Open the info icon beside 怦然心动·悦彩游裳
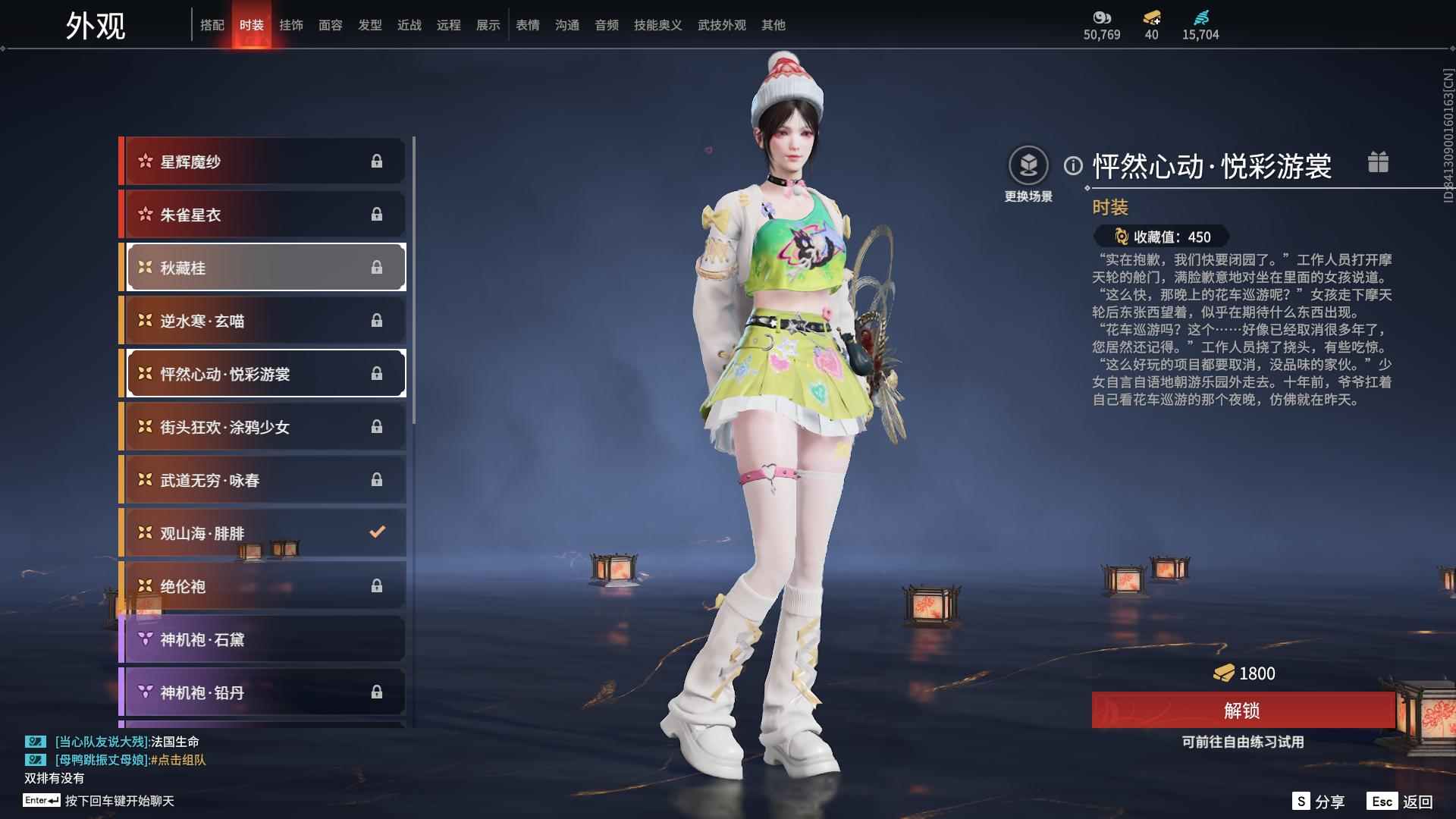 tap(1072, 165)
